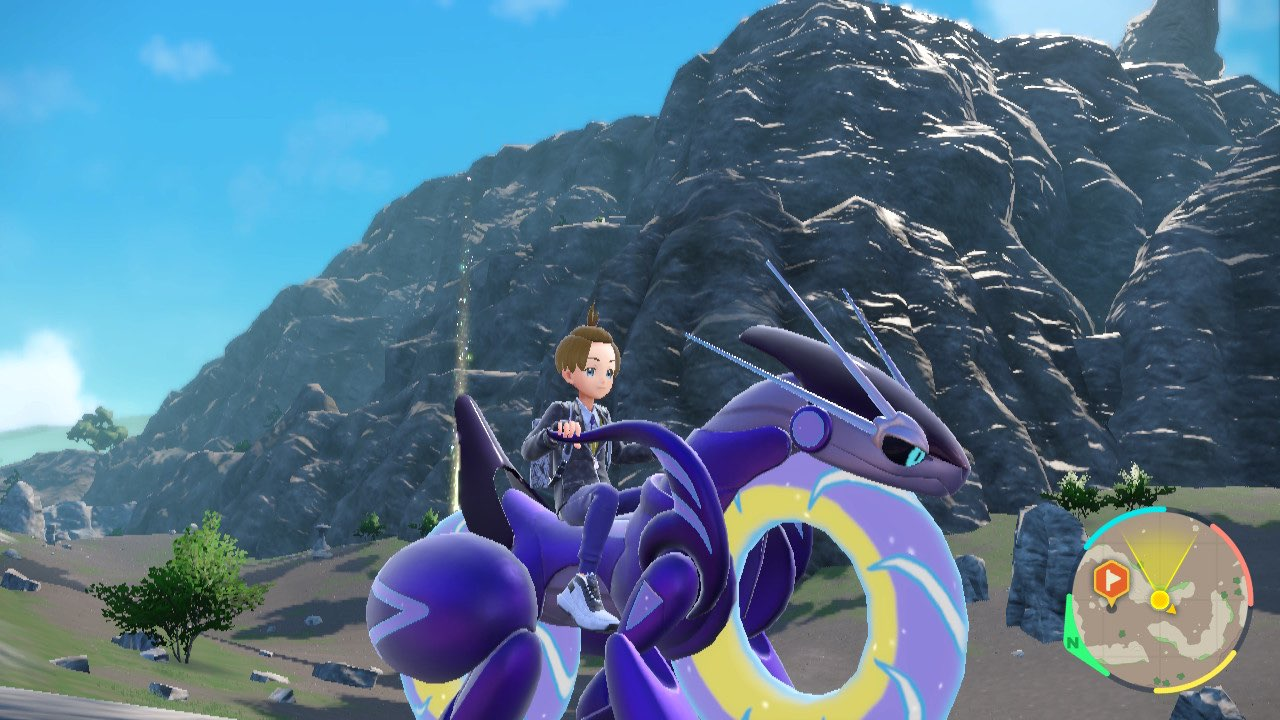Click the dark anchor dot under flag marker
This screenshot has height=720, width=1280.
1111,609
